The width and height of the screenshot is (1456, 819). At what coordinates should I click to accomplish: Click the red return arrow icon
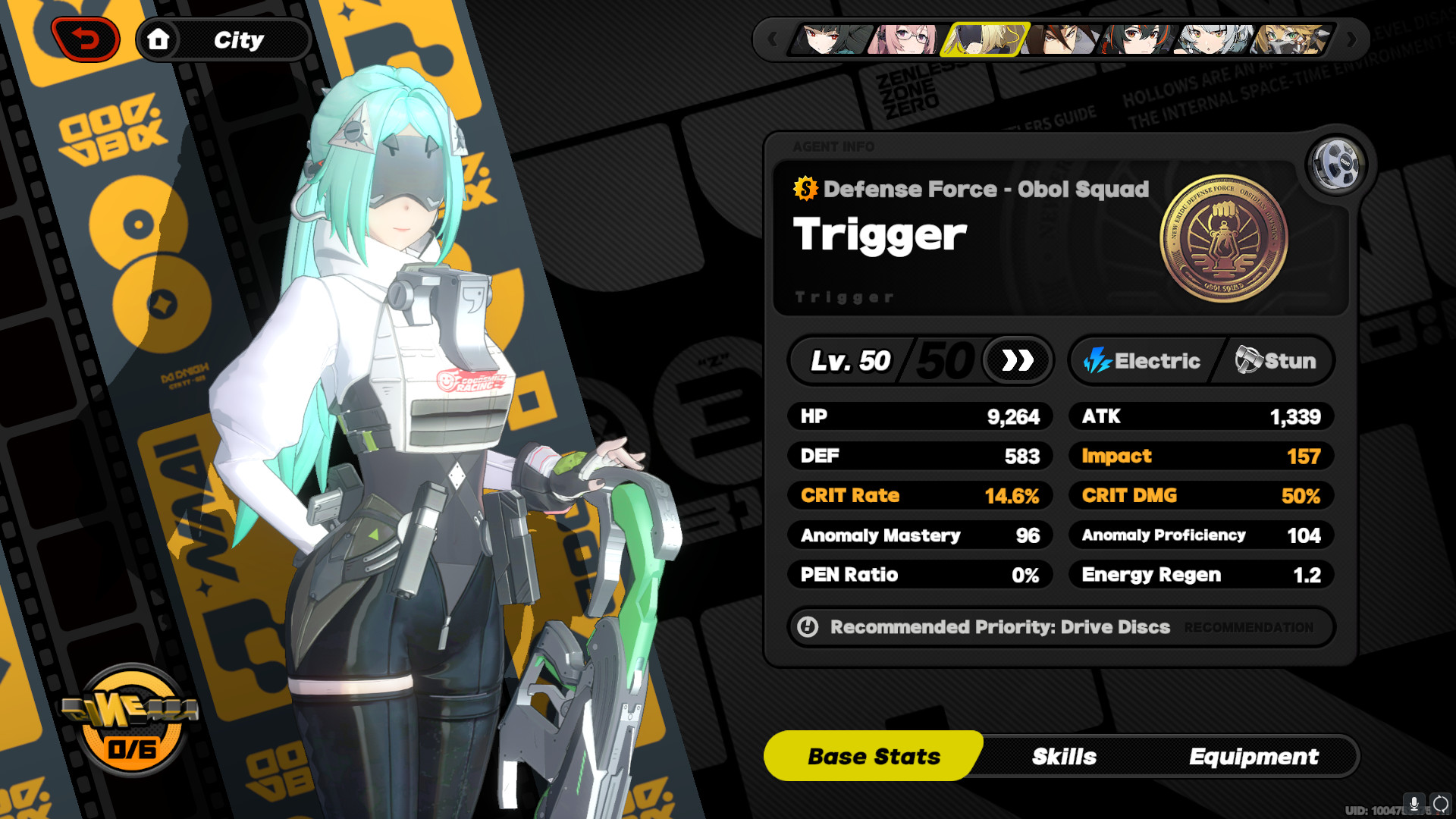click(x=83, y=38)
